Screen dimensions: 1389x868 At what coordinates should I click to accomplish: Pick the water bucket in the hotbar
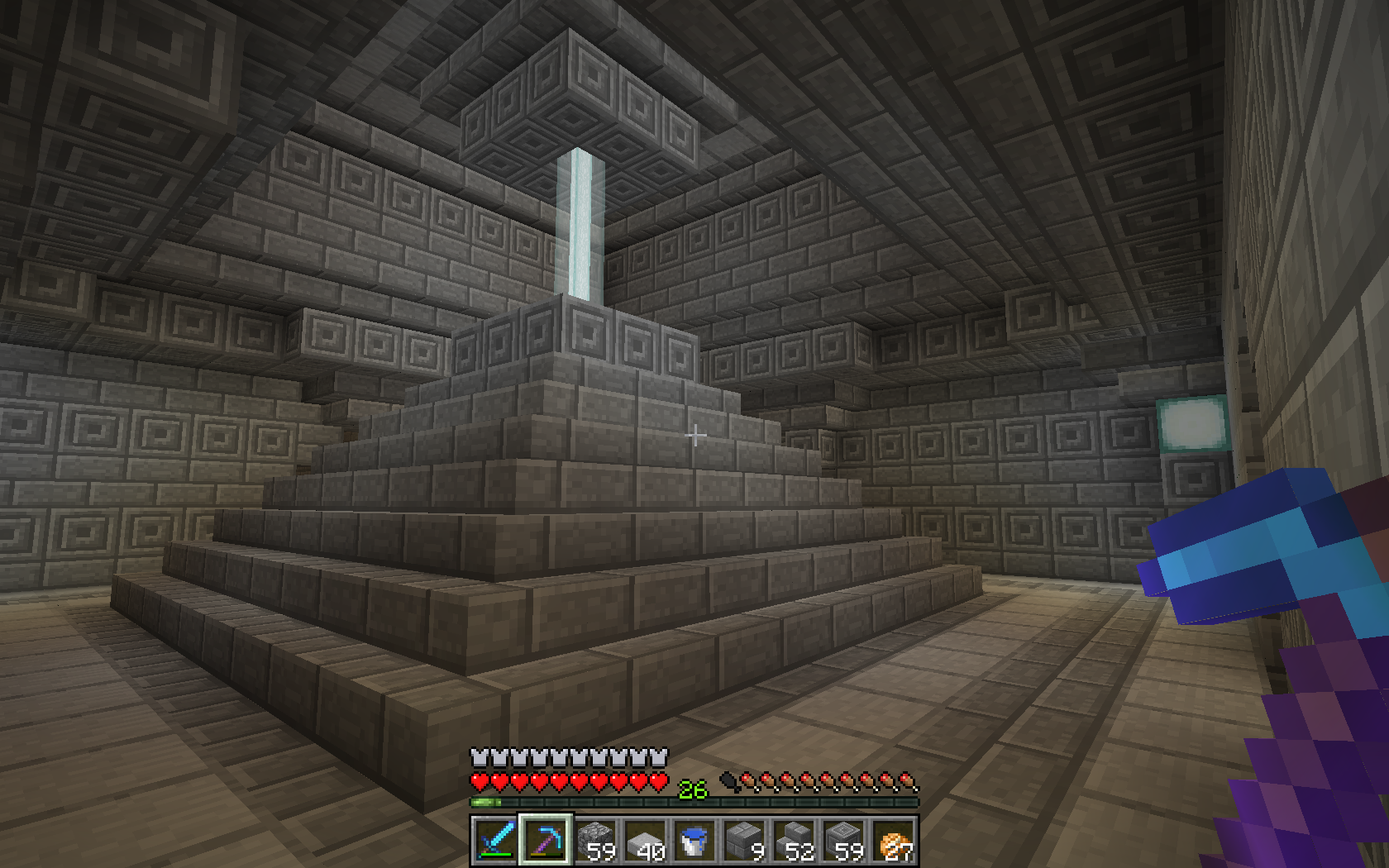coord(694,841)
